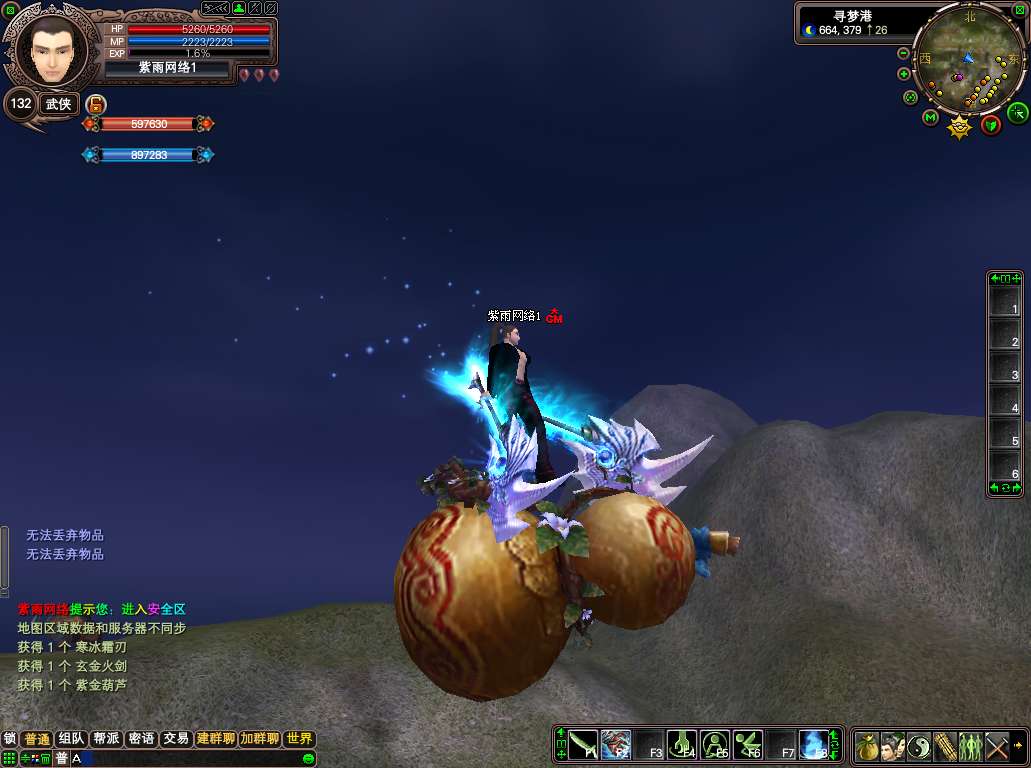Open the 交易 trade chat tab
This screenshot has width=1031, height=768.
pos(176,739)
